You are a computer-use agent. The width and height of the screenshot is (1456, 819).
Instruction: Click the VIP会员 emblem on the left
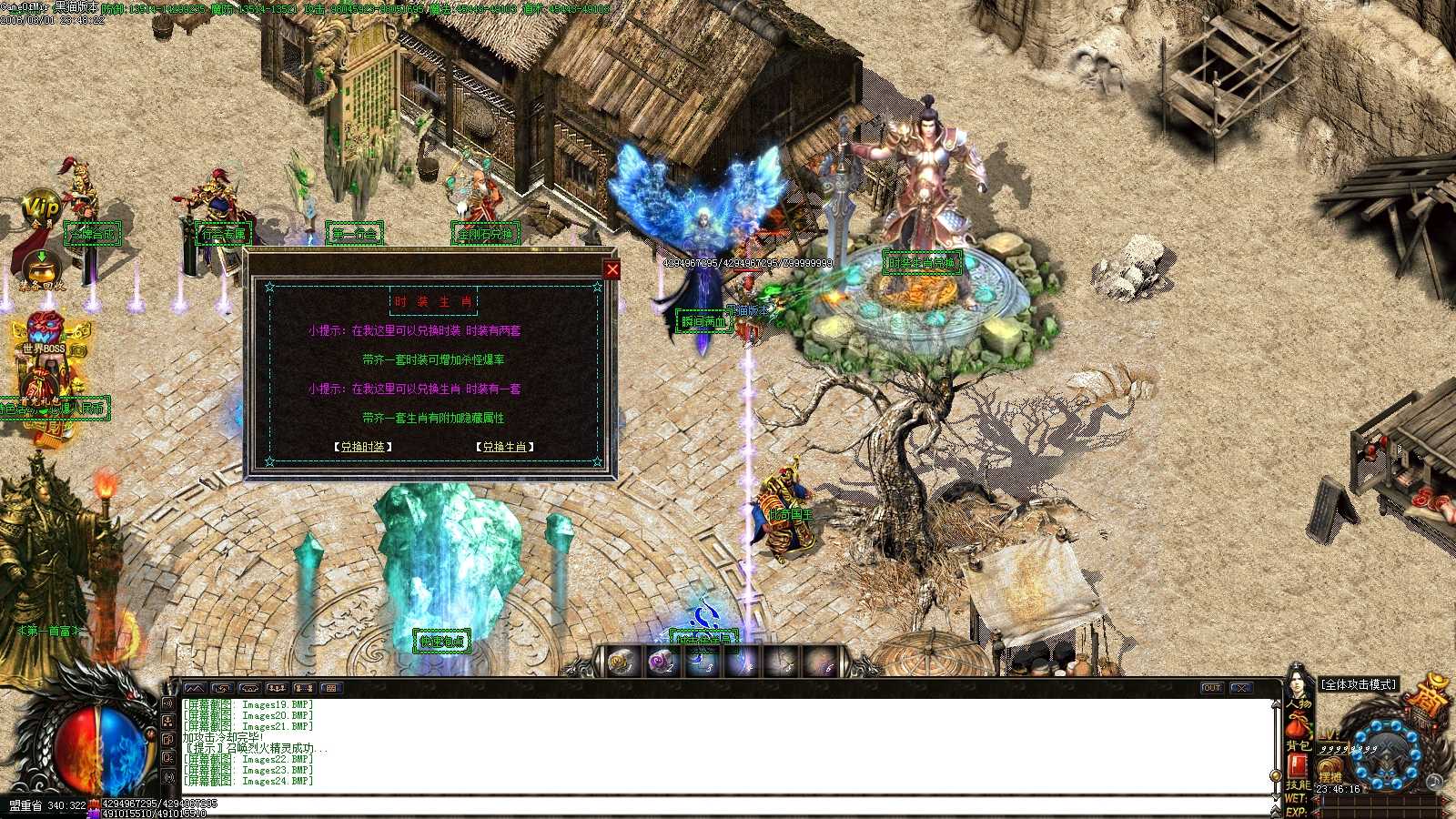point(42,207)
